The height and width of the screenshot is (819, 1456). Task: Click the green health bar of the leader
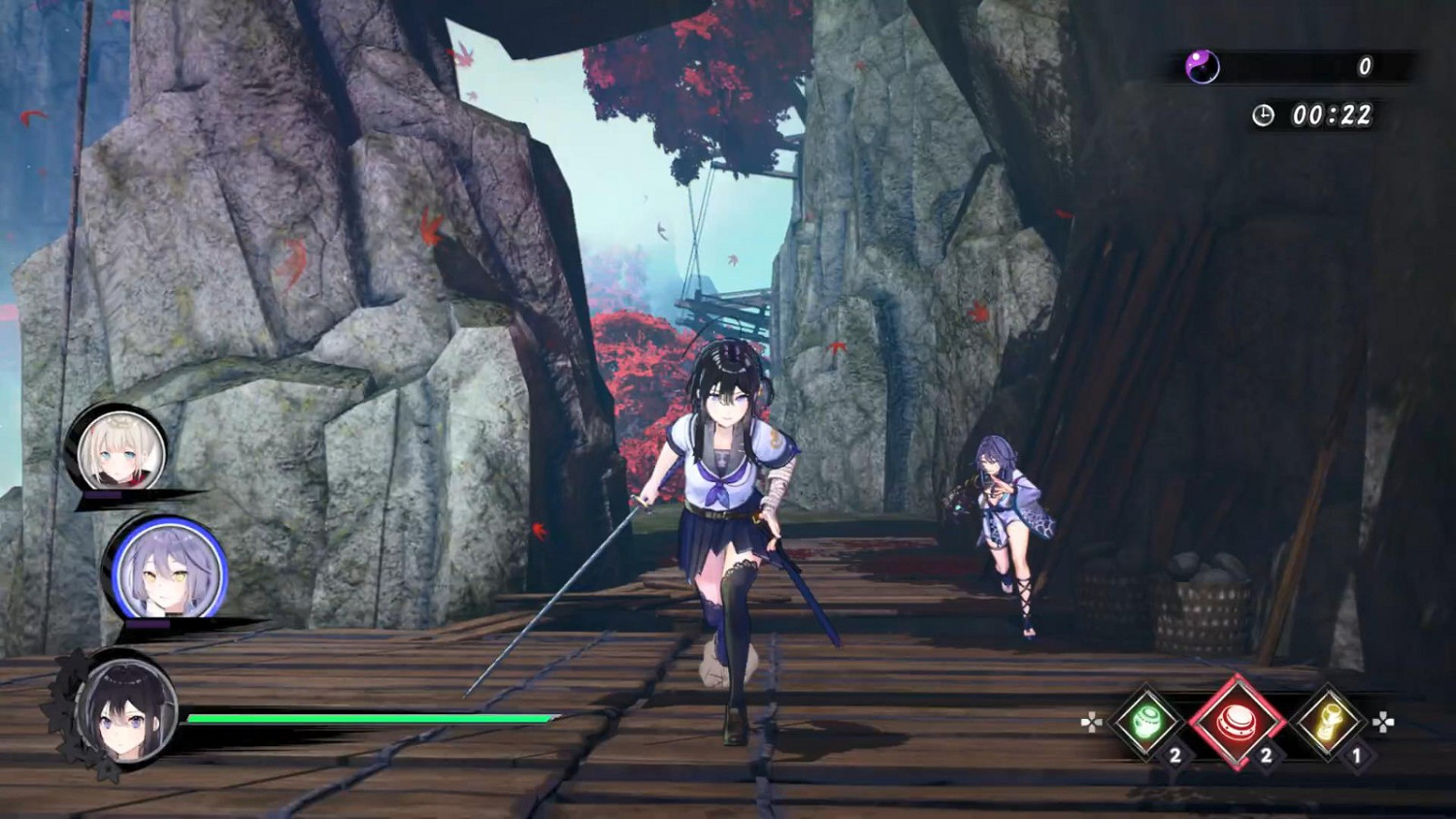point(369,718)
